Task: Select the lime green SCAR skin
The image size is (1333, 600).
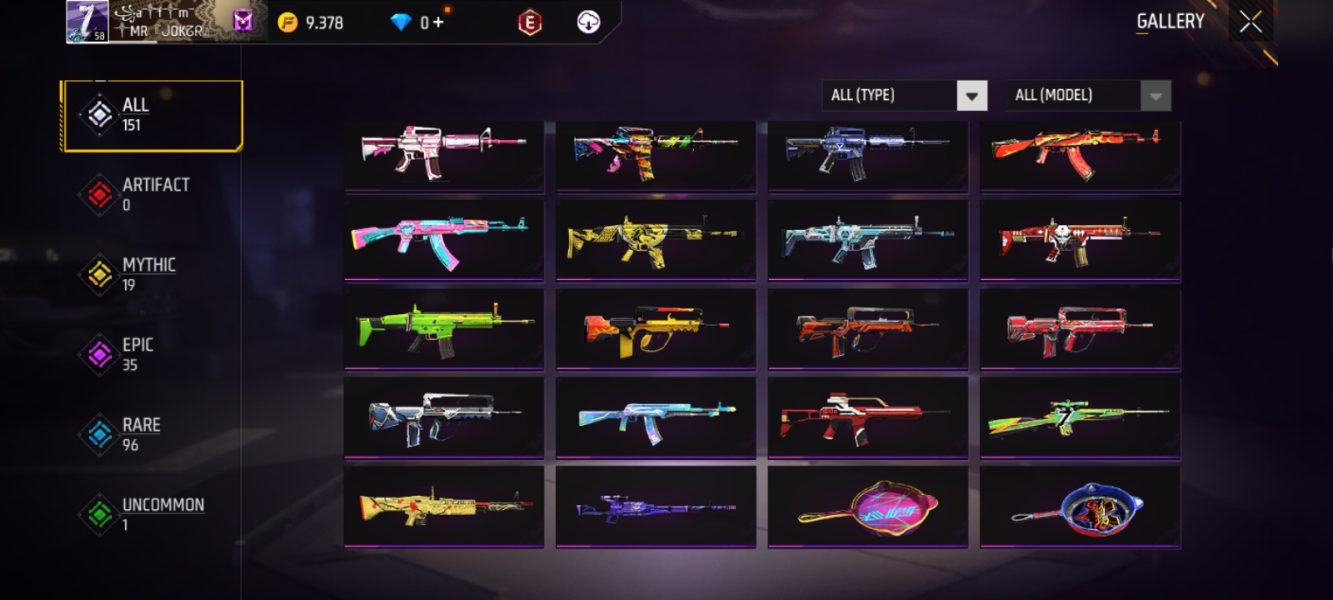Action: 444,327
